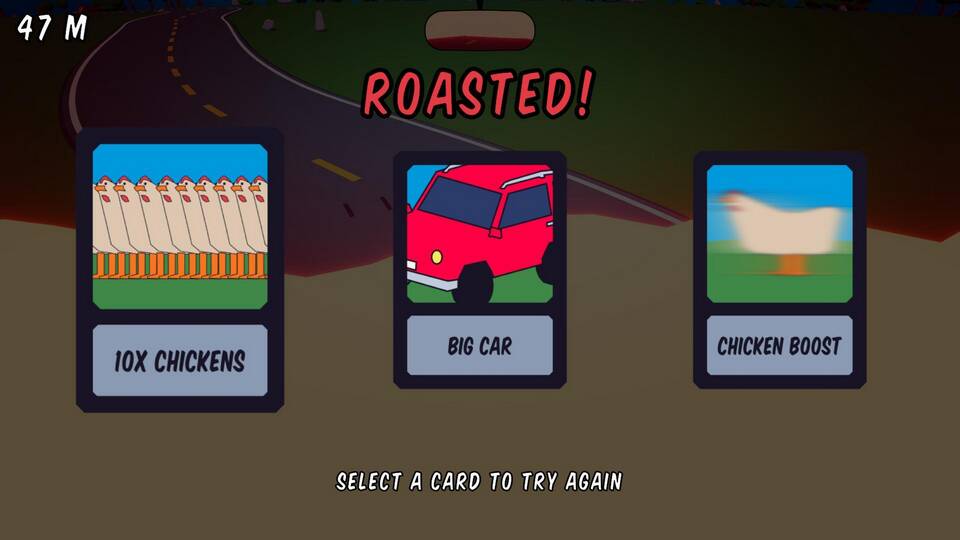Pick the Chicken Boost card
The height and width of the screenshot is (540, 960).
pyautogui.click(x=779, y=270)
